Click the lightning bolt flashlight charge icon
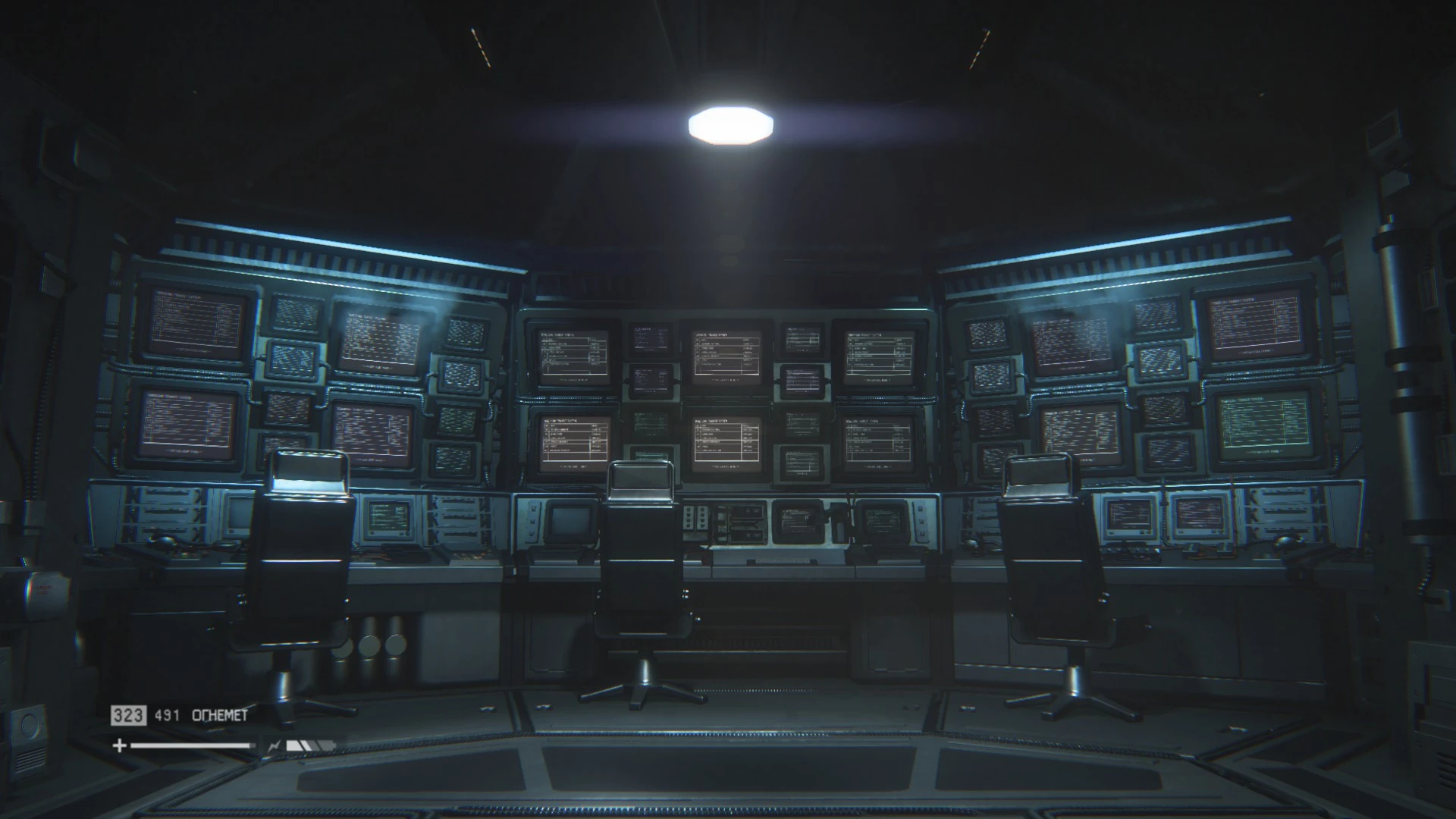The width and height of the screenshot is (1456, 819). coord(273,746)
